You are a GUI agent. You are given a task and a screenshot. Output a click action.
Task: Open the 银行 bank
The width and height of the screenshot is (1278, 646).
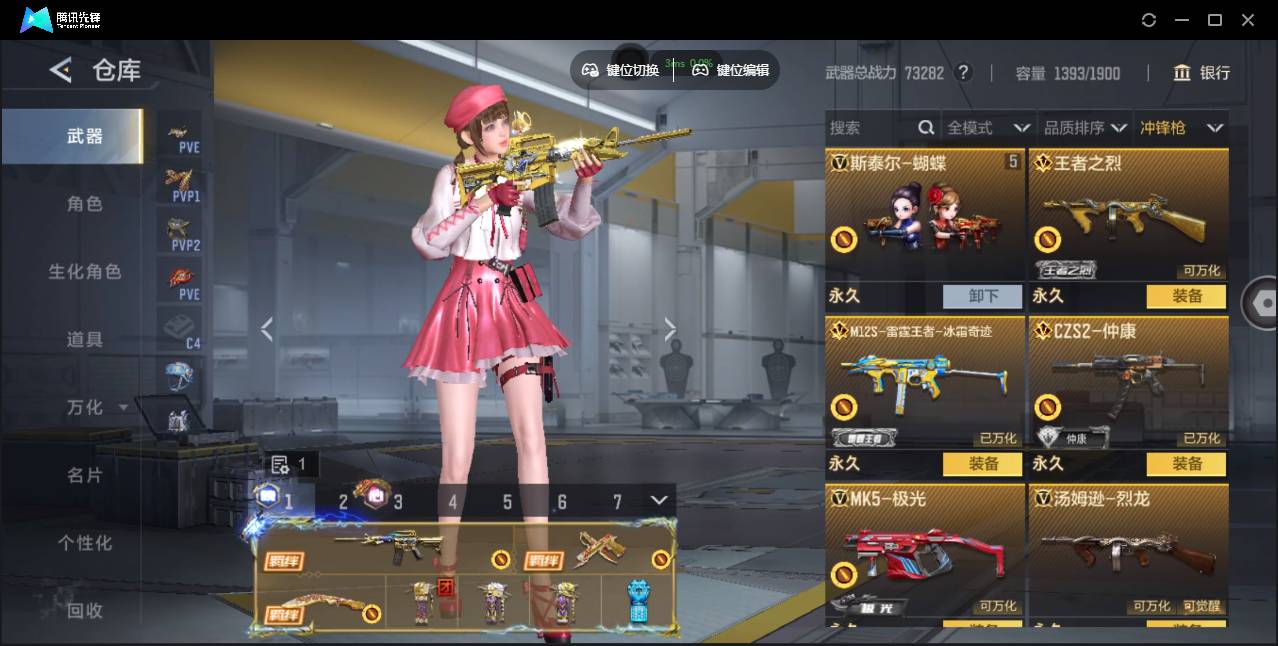point(1202,73)
